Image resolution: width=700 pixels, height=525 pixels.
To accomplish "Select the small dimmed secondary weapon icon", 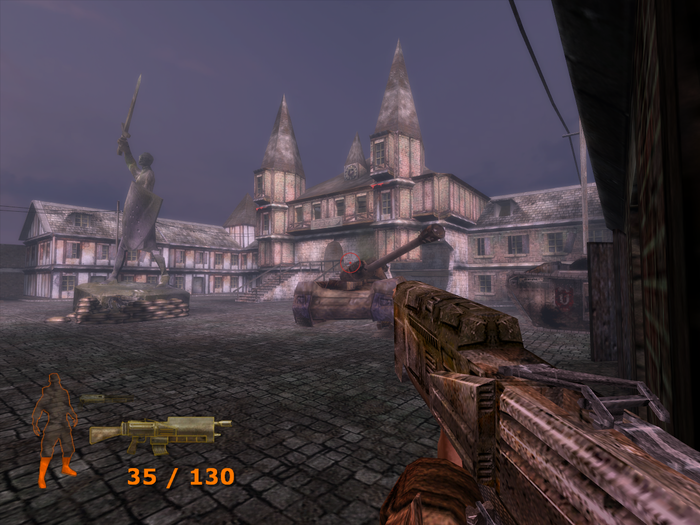I will (105, 398).
